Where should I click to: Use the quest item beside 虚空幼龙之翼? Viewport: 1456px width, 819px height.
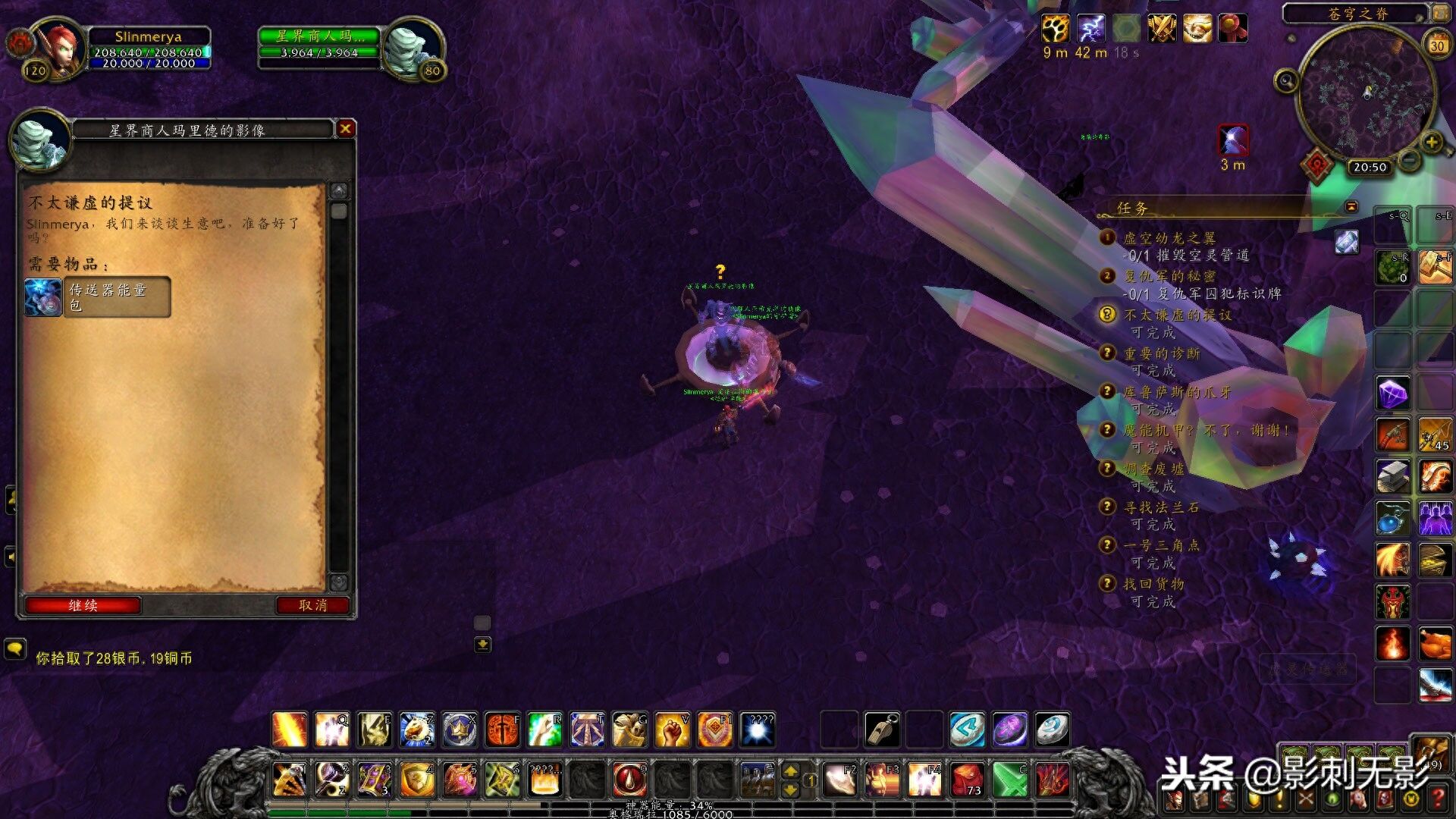[x=1347, y=242]
